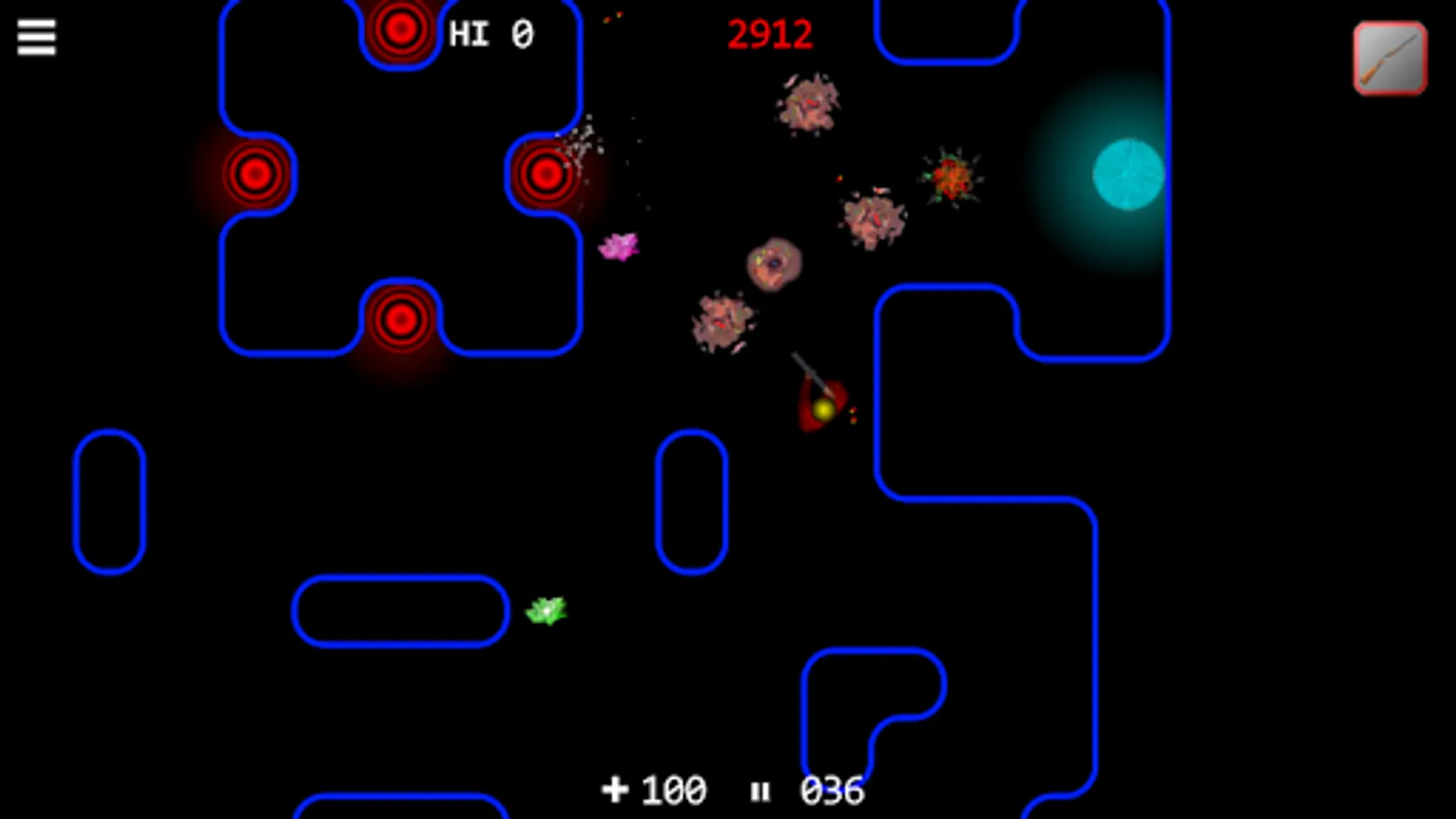Click the glowing cyan orb pickup
The height and width of the screenshot is (819, 1456).
1128,176
